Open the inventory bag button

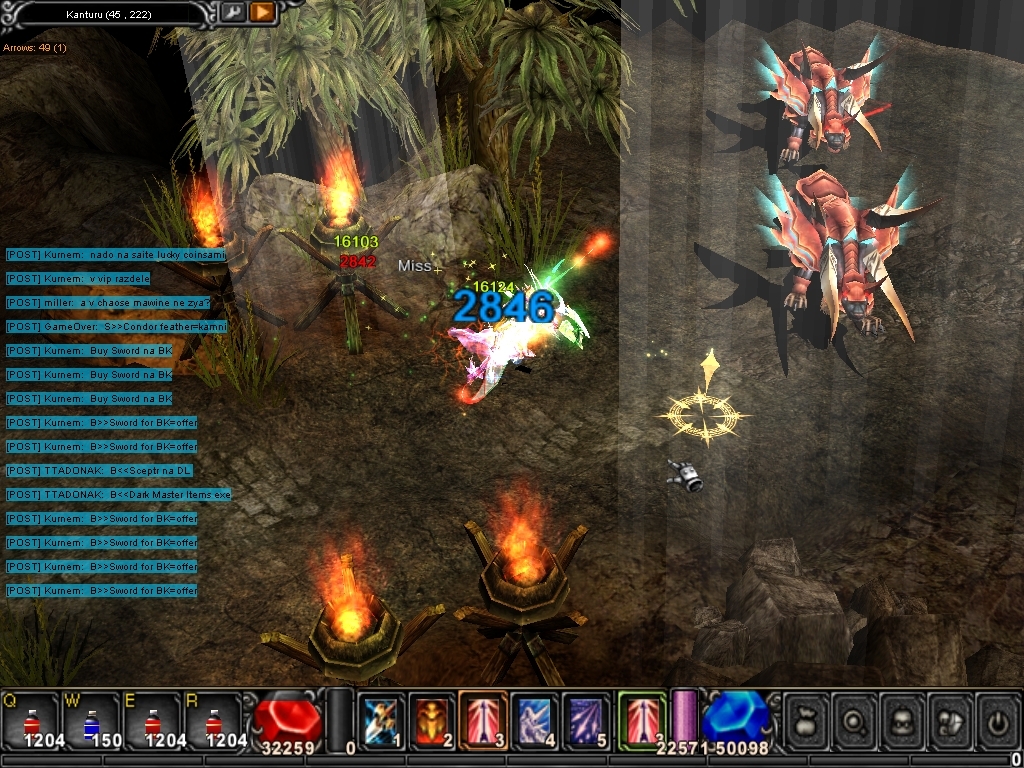808,719
